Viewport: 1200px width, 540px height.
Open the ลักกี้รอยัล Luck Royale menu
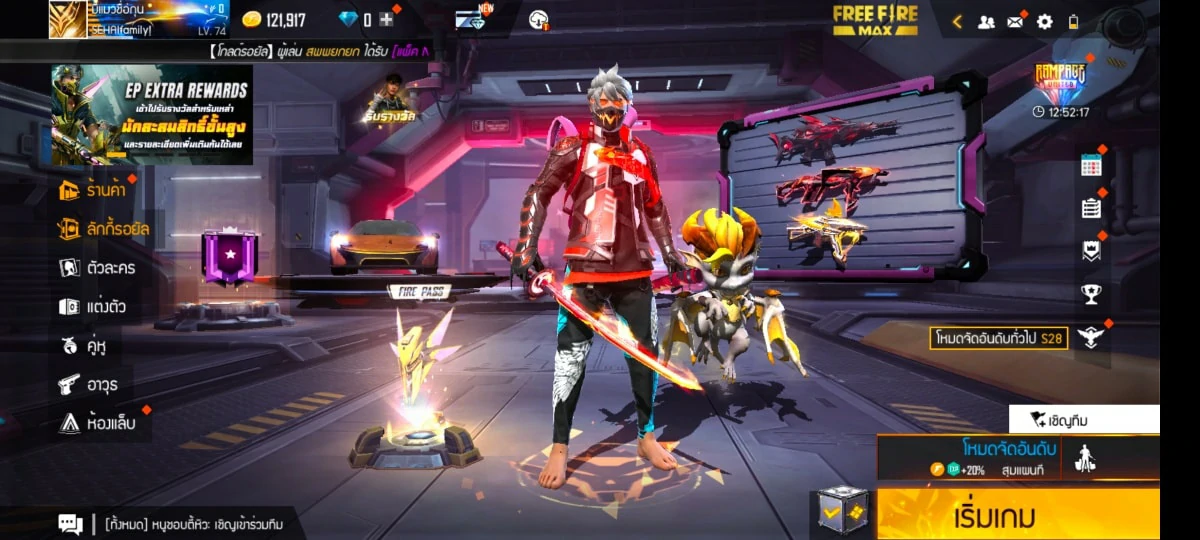(104, 229)
